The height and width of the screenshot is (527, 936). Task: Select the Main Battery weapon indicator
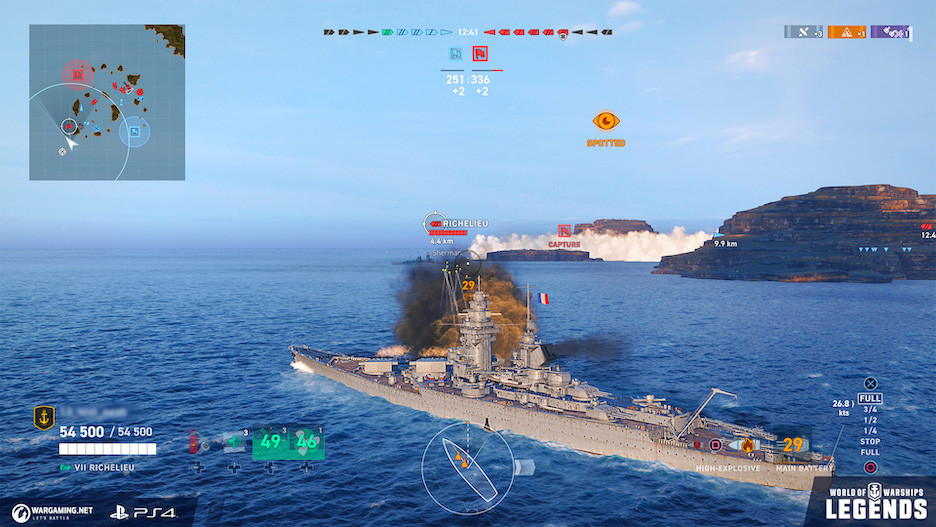coord(793,445)
